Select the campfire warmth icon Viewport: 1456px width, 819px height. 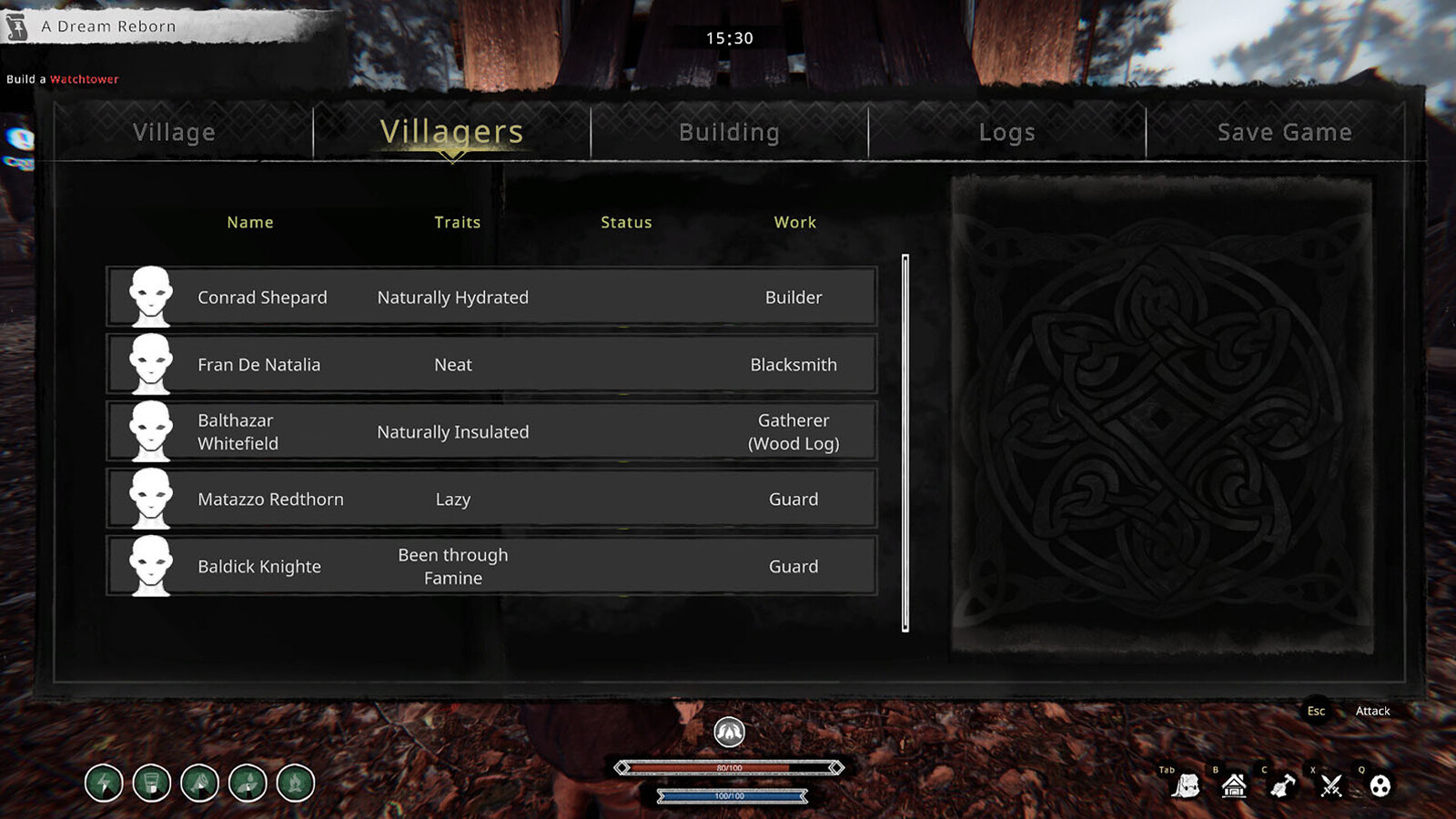pyautogui.click(x=296, y=784)
